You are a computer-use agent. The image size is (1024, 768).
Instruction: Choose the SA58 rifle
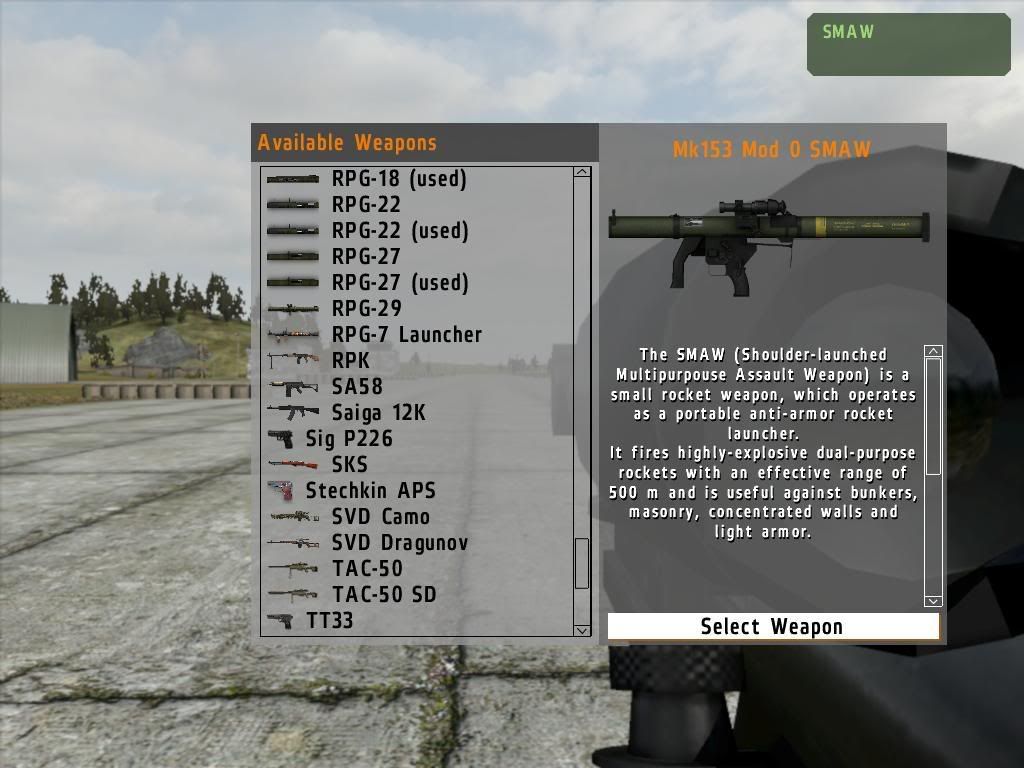[x=357, y=387]
